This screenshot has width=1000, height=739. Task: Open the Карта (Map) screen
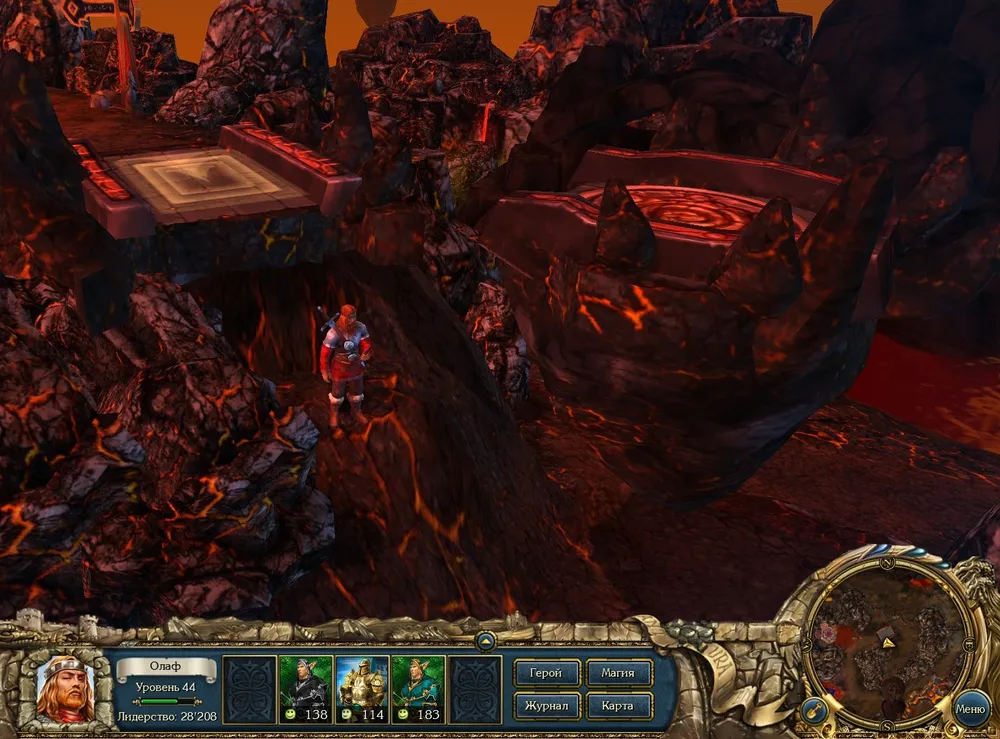coord(619,706)
